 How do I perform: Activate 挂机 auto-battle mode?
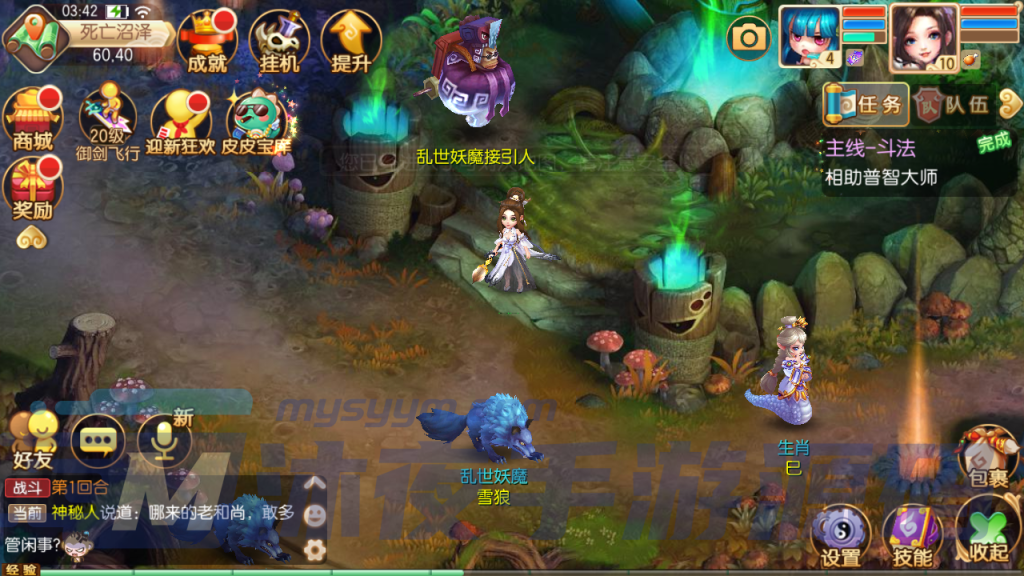point(277,40)
